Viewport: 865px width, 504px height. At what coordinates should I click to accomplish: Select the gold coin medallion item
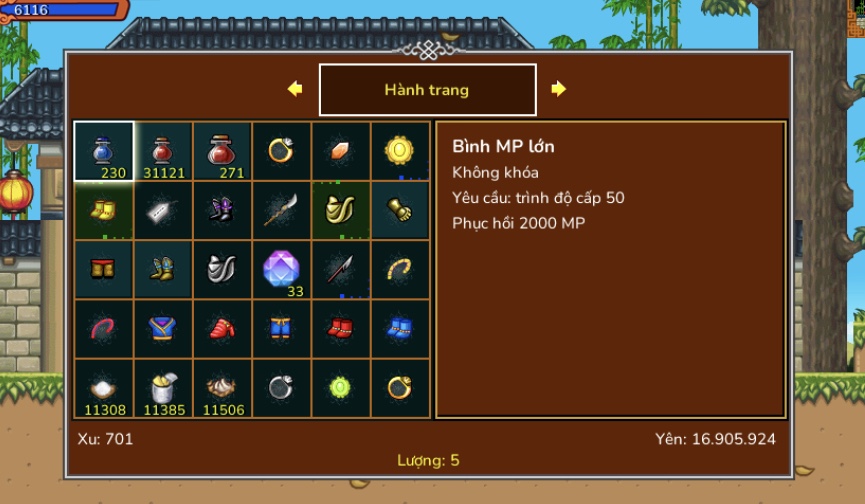click(x=400, y=151)
